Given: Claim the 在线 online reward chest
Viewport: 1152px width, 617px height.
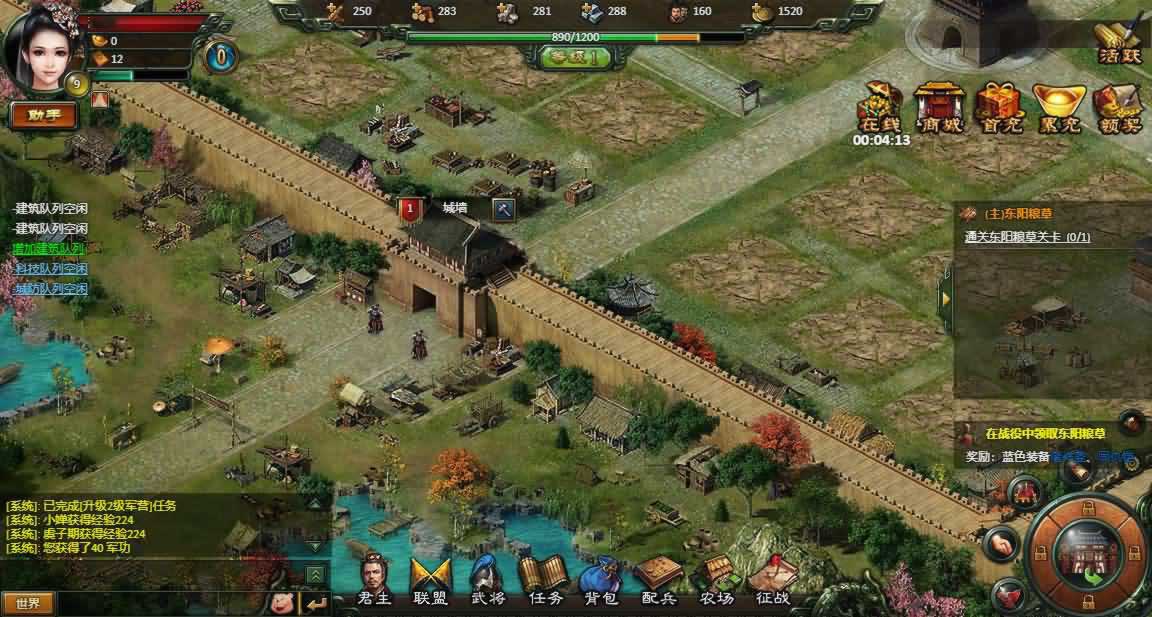Looking at the screenshot, I should (881, 108).
